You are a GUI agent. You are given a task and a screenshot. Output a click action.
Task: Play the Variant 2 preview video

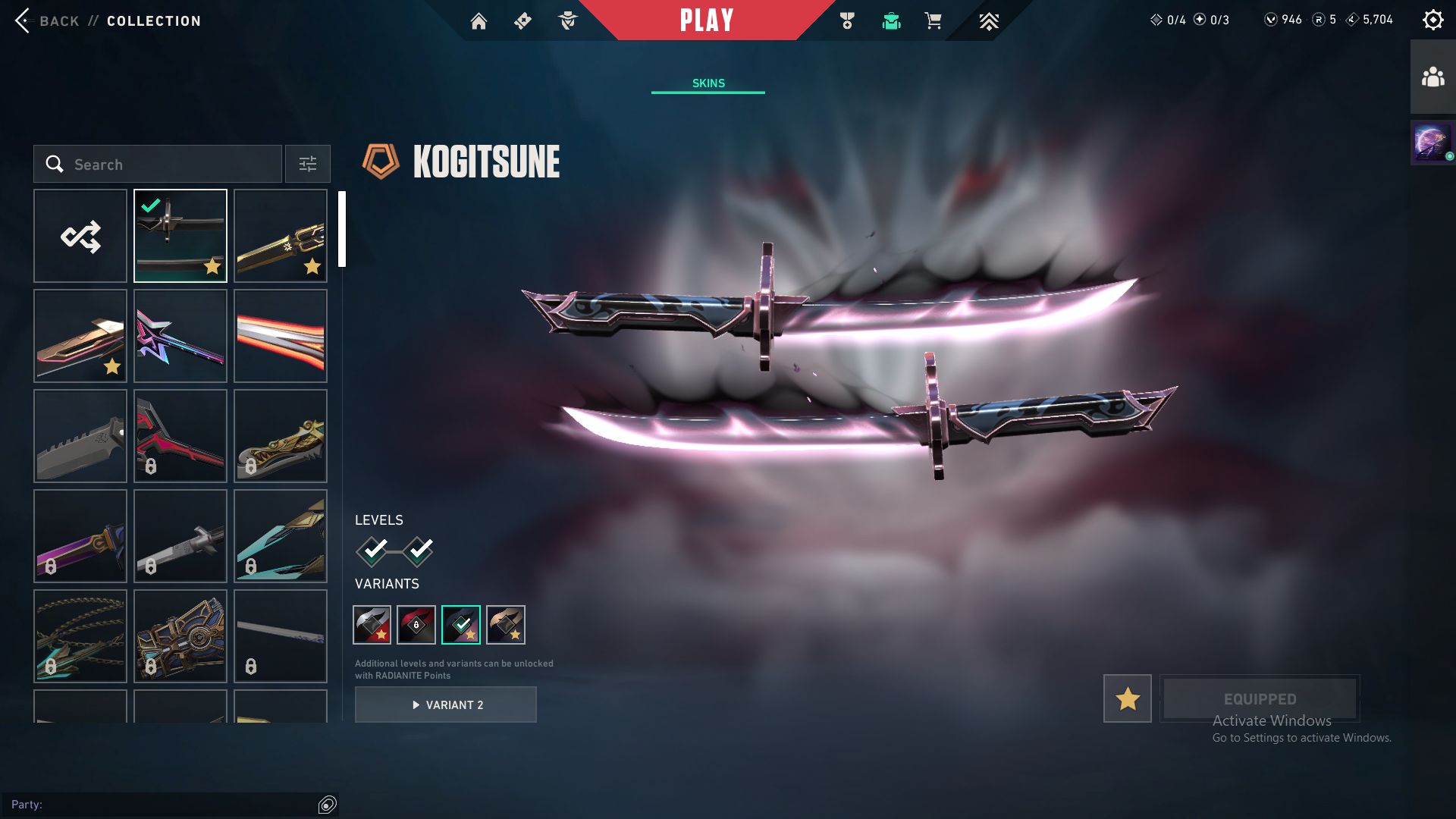[x=446, y=704]
